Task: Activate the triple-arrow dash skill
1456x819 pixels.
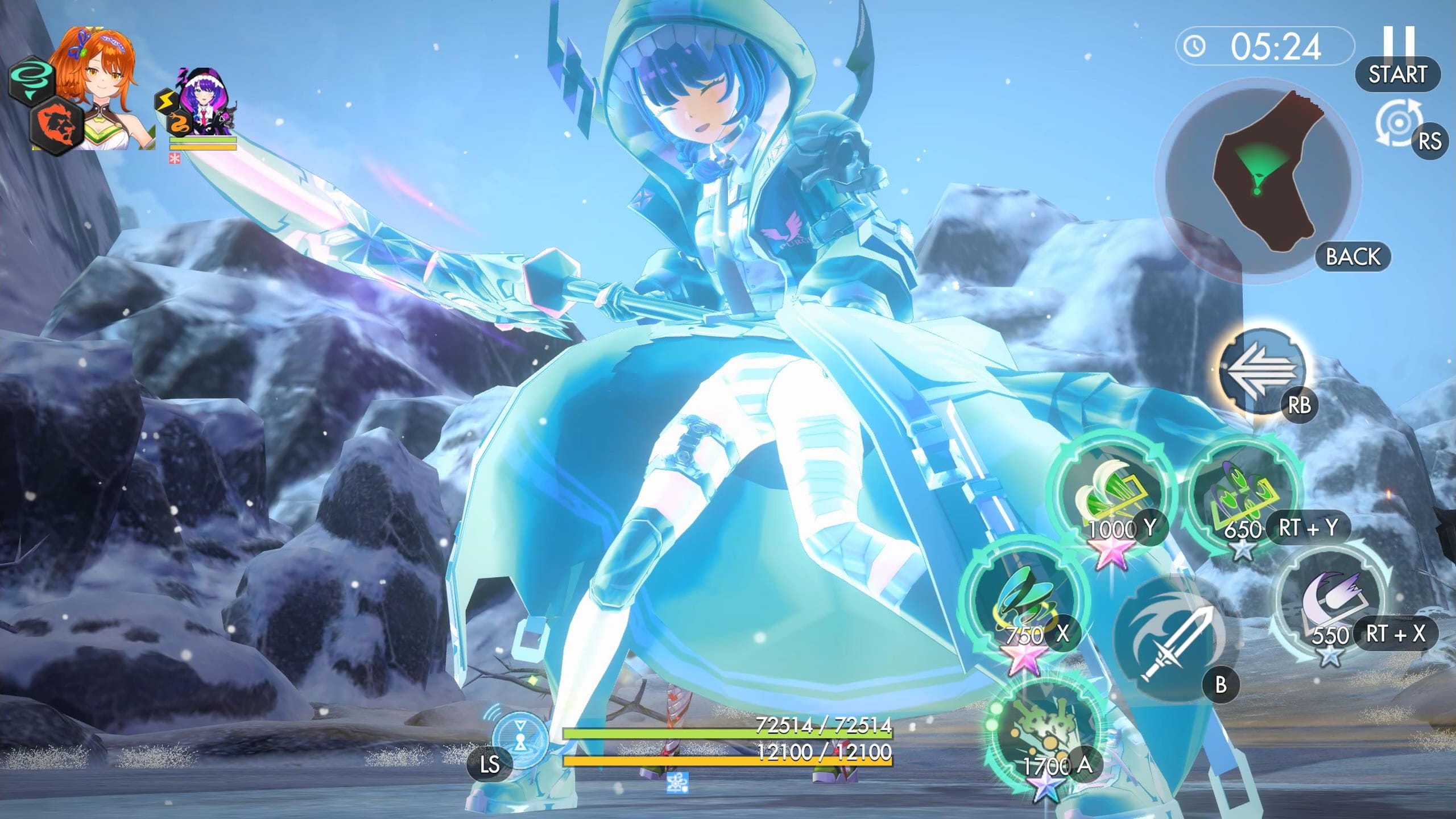Action: click(1261, 371)
